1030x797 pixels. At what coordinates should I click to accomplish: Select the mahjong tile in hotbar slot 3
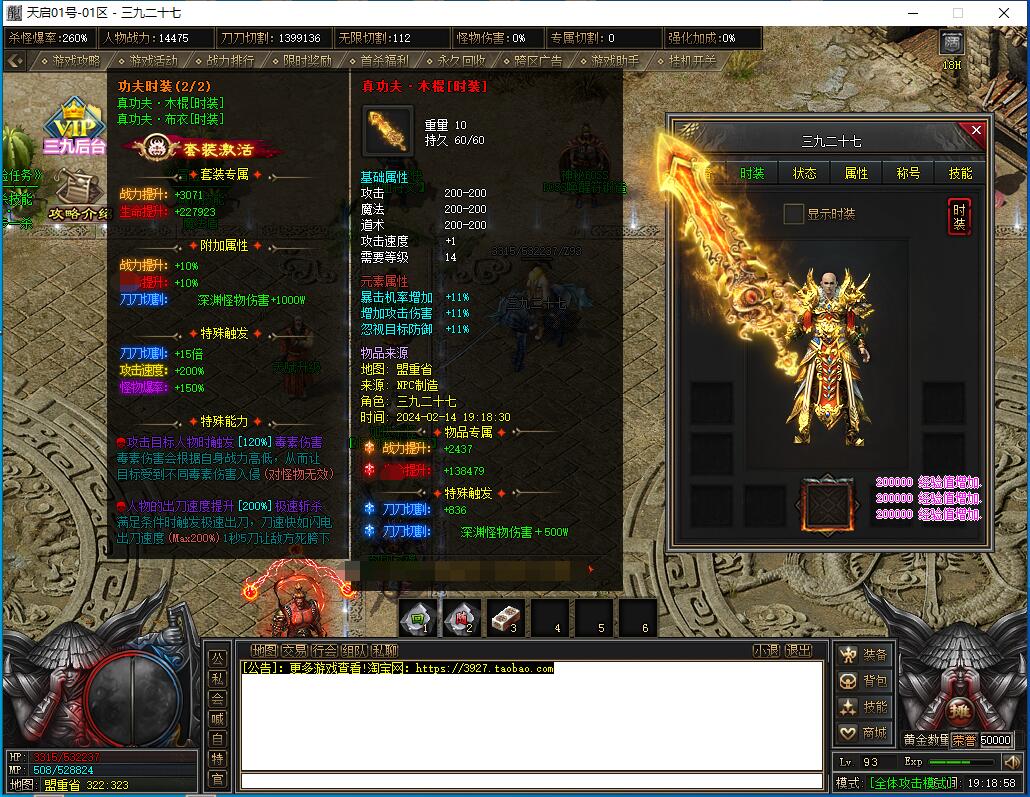[x=505, y=618]
